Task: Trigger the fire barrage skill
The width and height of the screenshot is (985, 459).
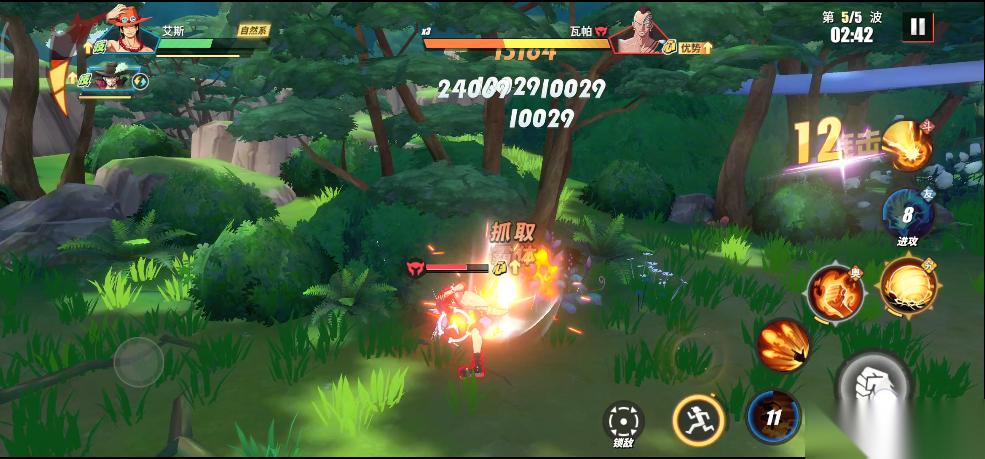Action: pos(782,345)
